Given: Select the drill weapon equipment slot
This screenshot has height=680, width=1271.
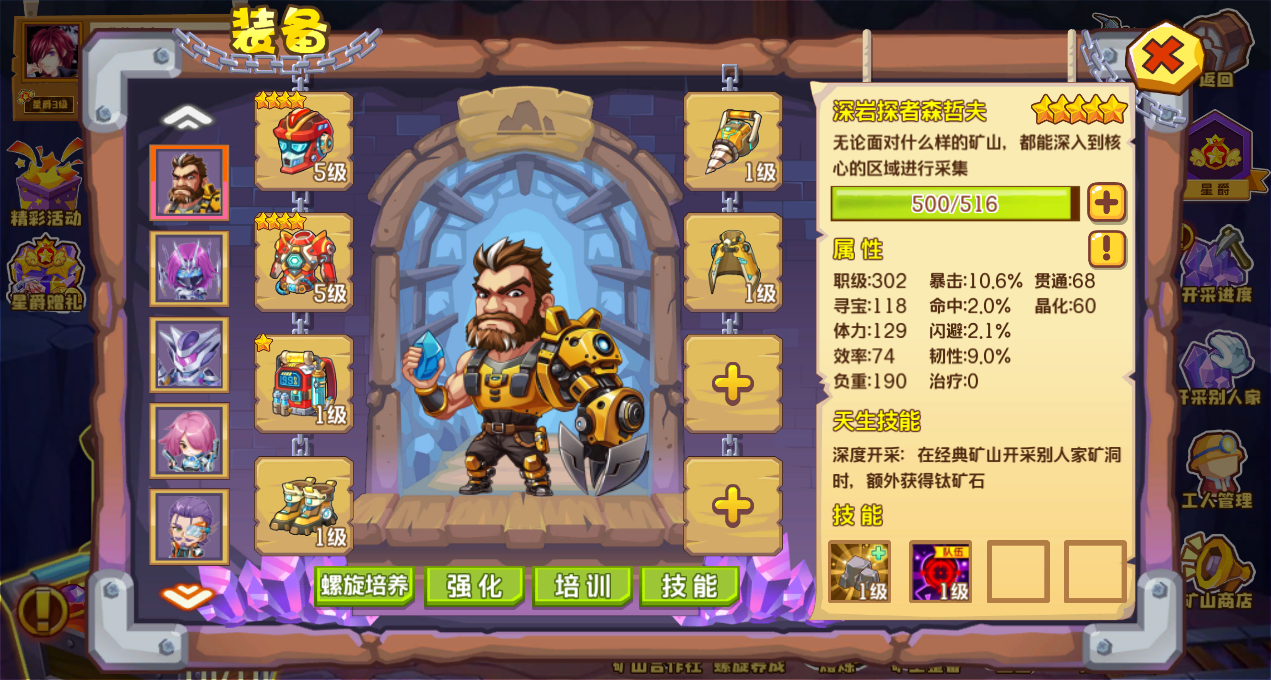Looking at the screenshot, I should click(733, 142).
